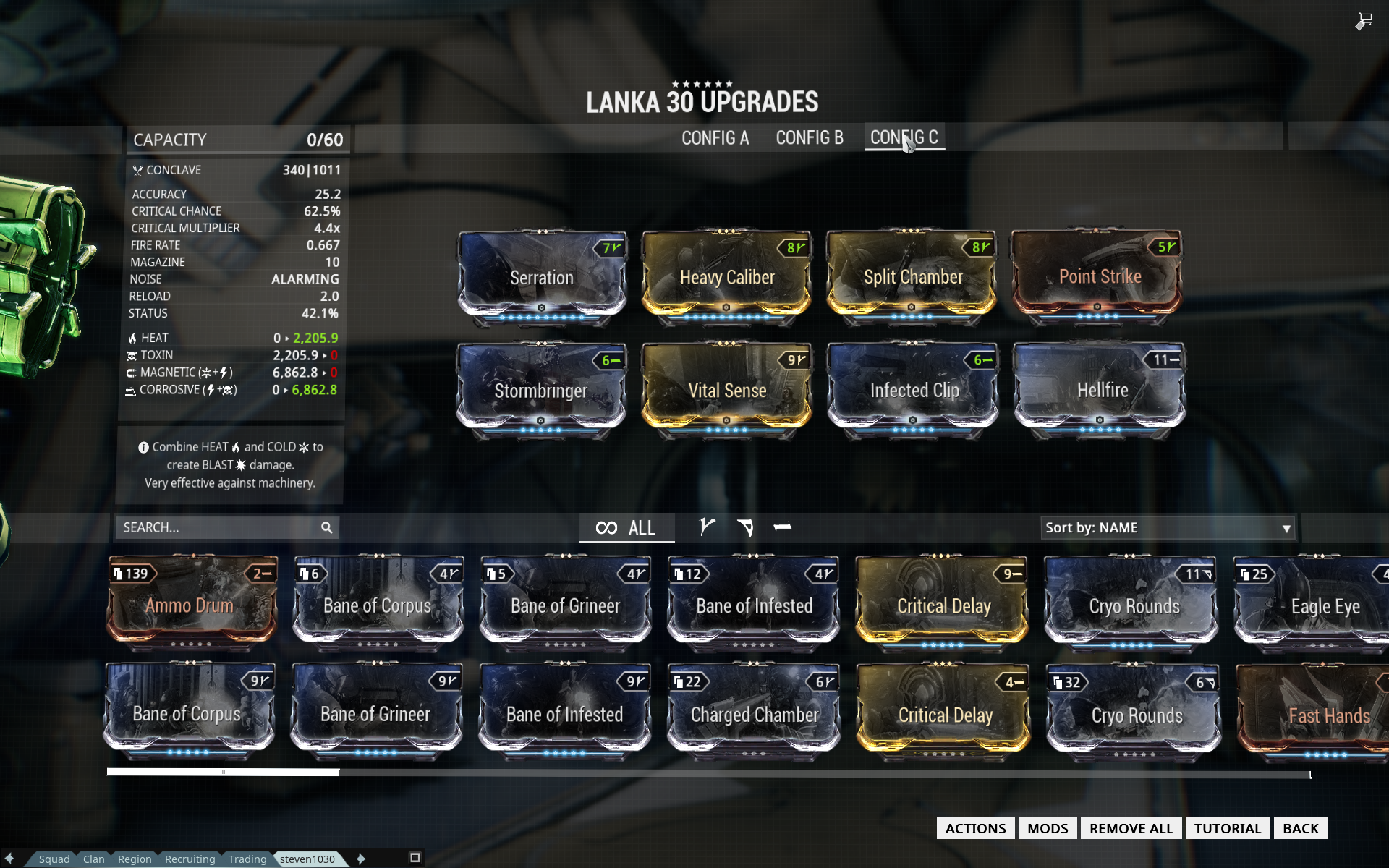Switch to the Config A tab

tap(715, 138)
